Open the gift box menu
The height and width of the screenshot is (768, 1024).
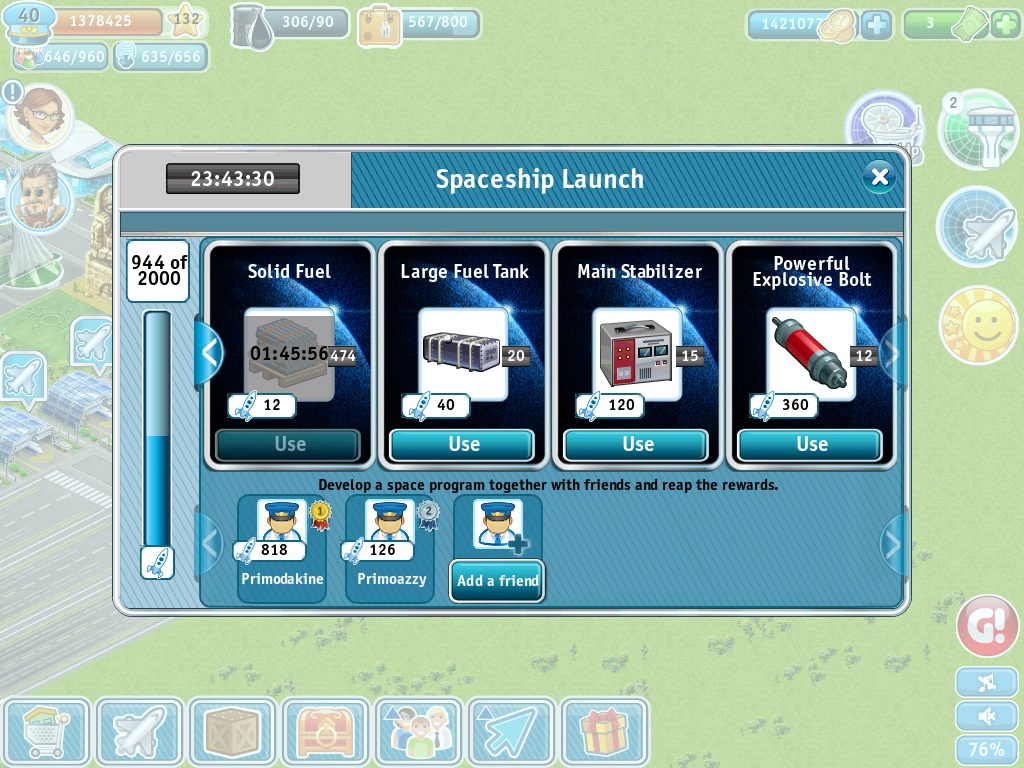pyautogui.click(x=604, y=732)
